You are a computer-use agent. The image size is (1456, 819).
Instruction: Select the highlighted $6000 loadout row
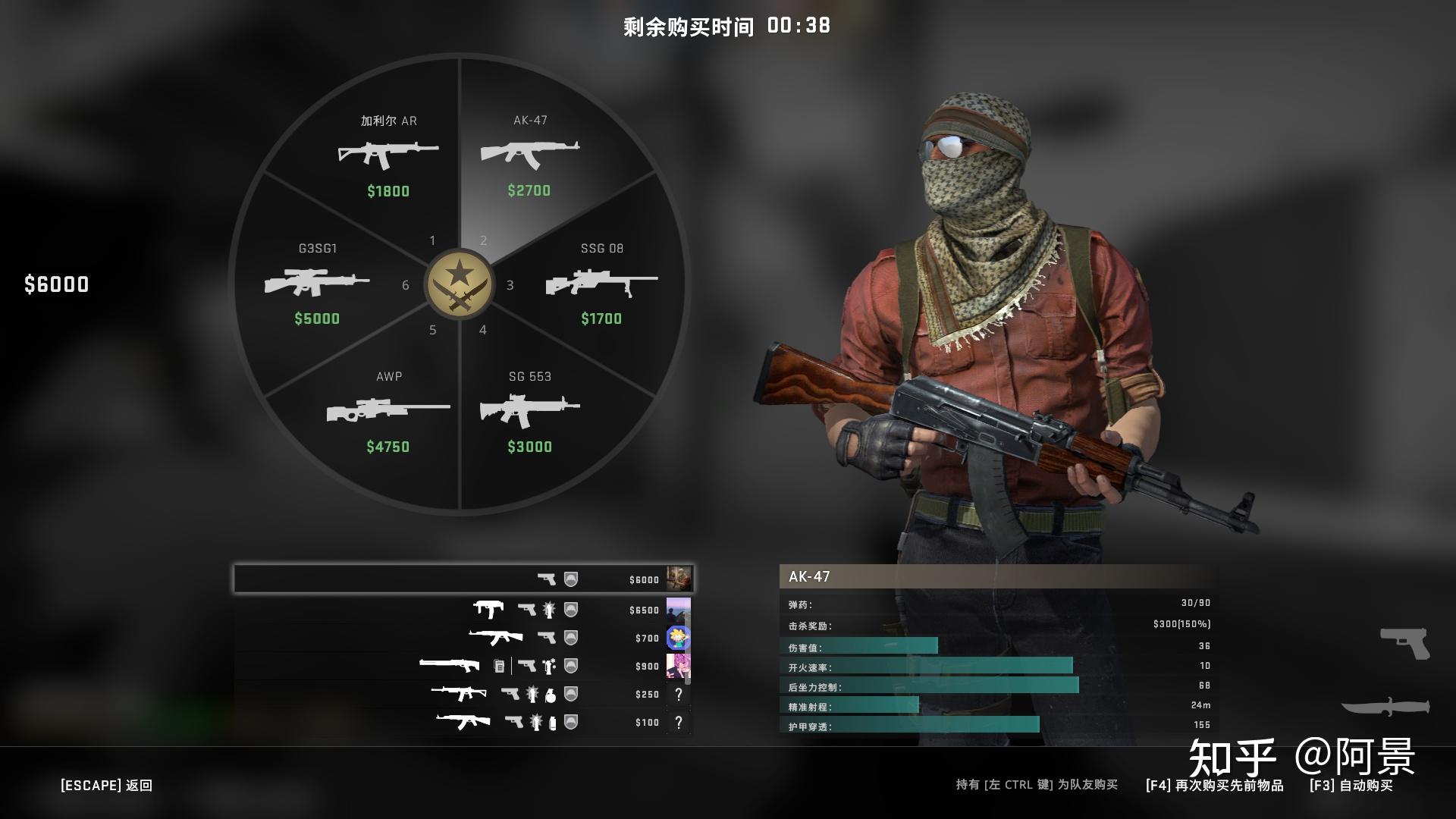point(463,579)
